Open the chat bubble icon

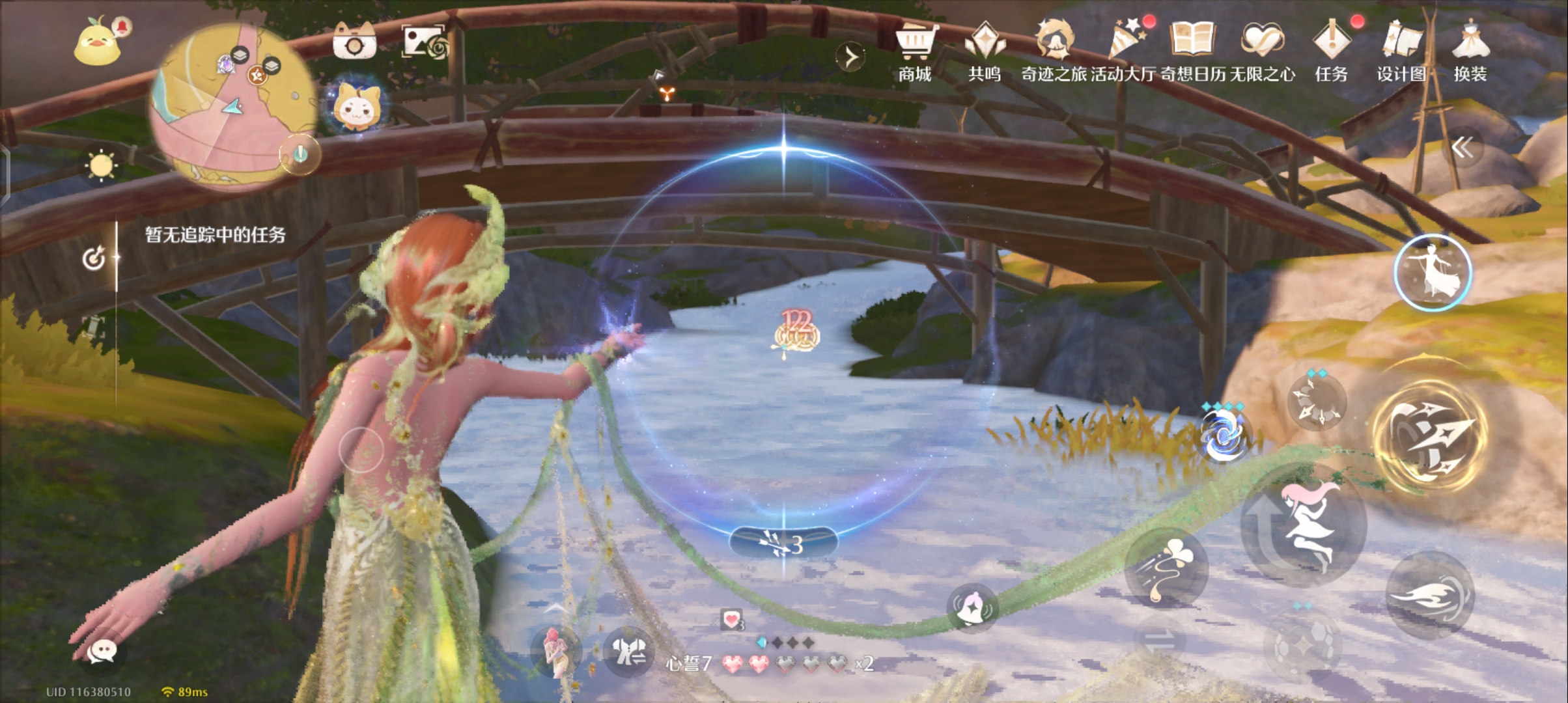pos(102,651)
